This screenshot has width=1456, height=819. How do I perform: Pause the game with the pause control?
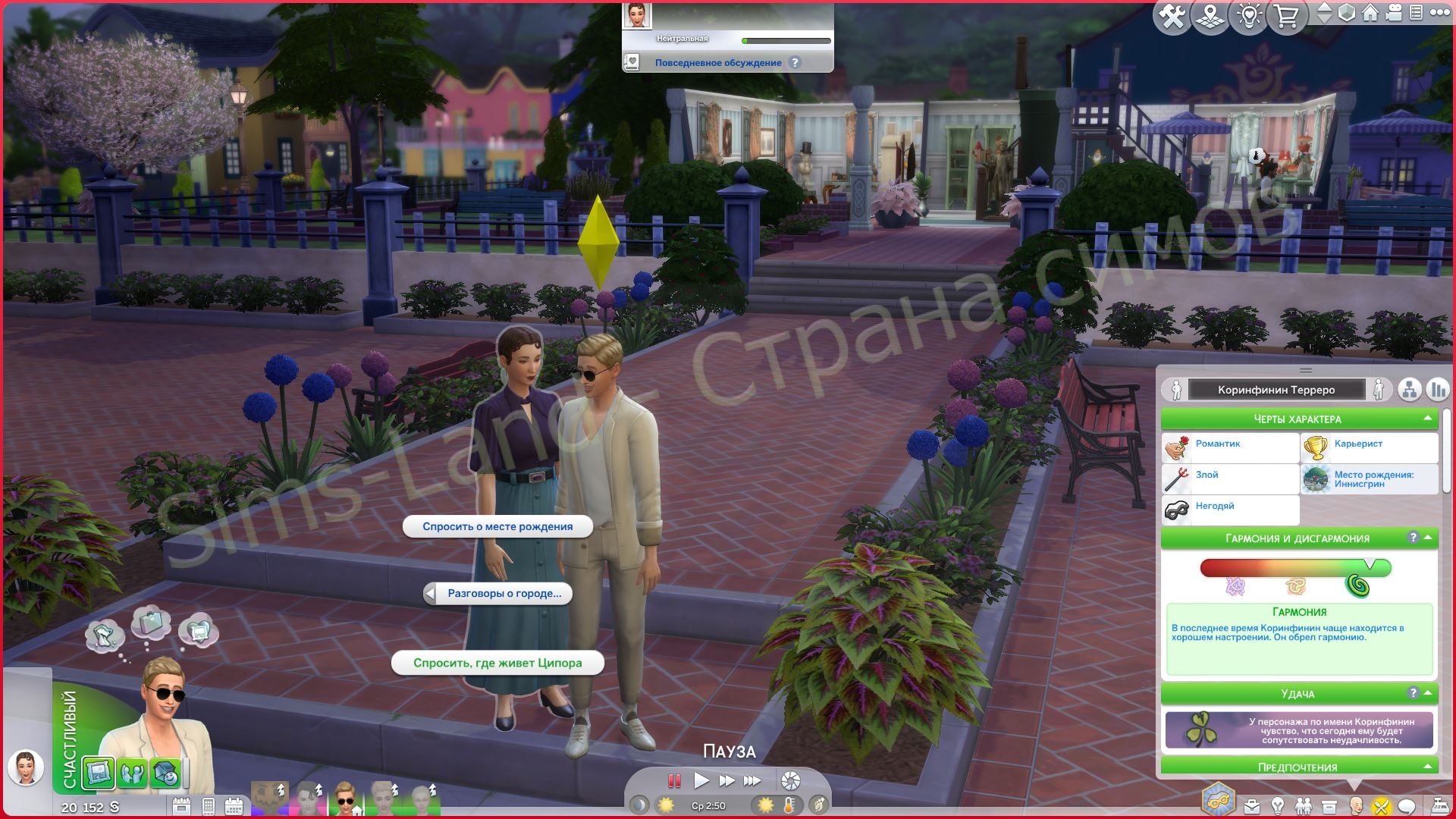tap(673, 780)
